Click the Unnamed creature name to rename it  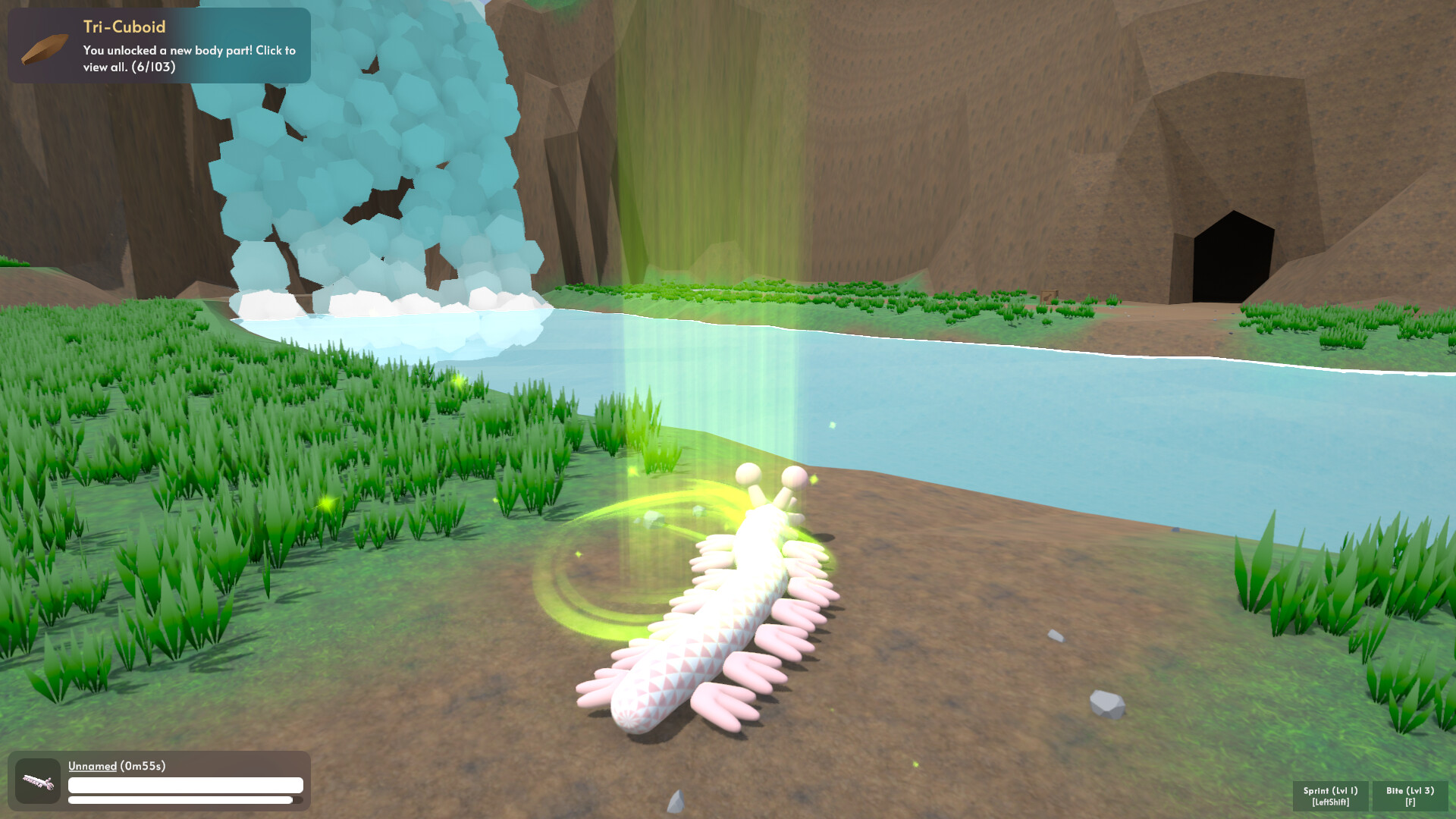tap(91, 767)
